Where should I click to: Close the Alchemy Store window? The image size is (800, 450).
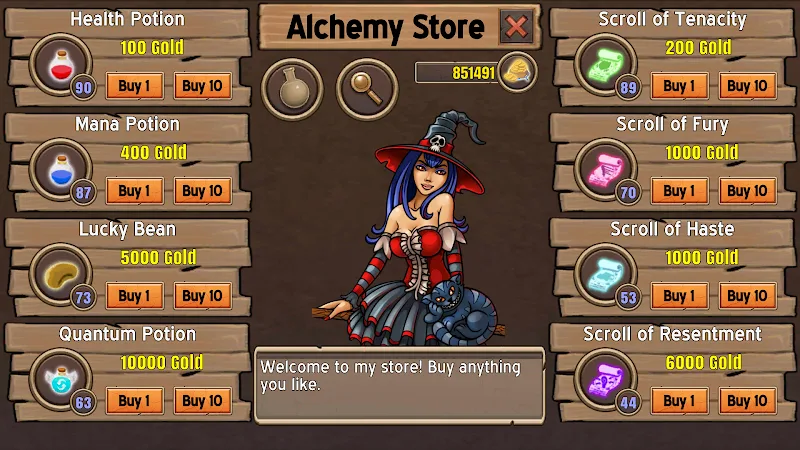[x=516, y=27]
